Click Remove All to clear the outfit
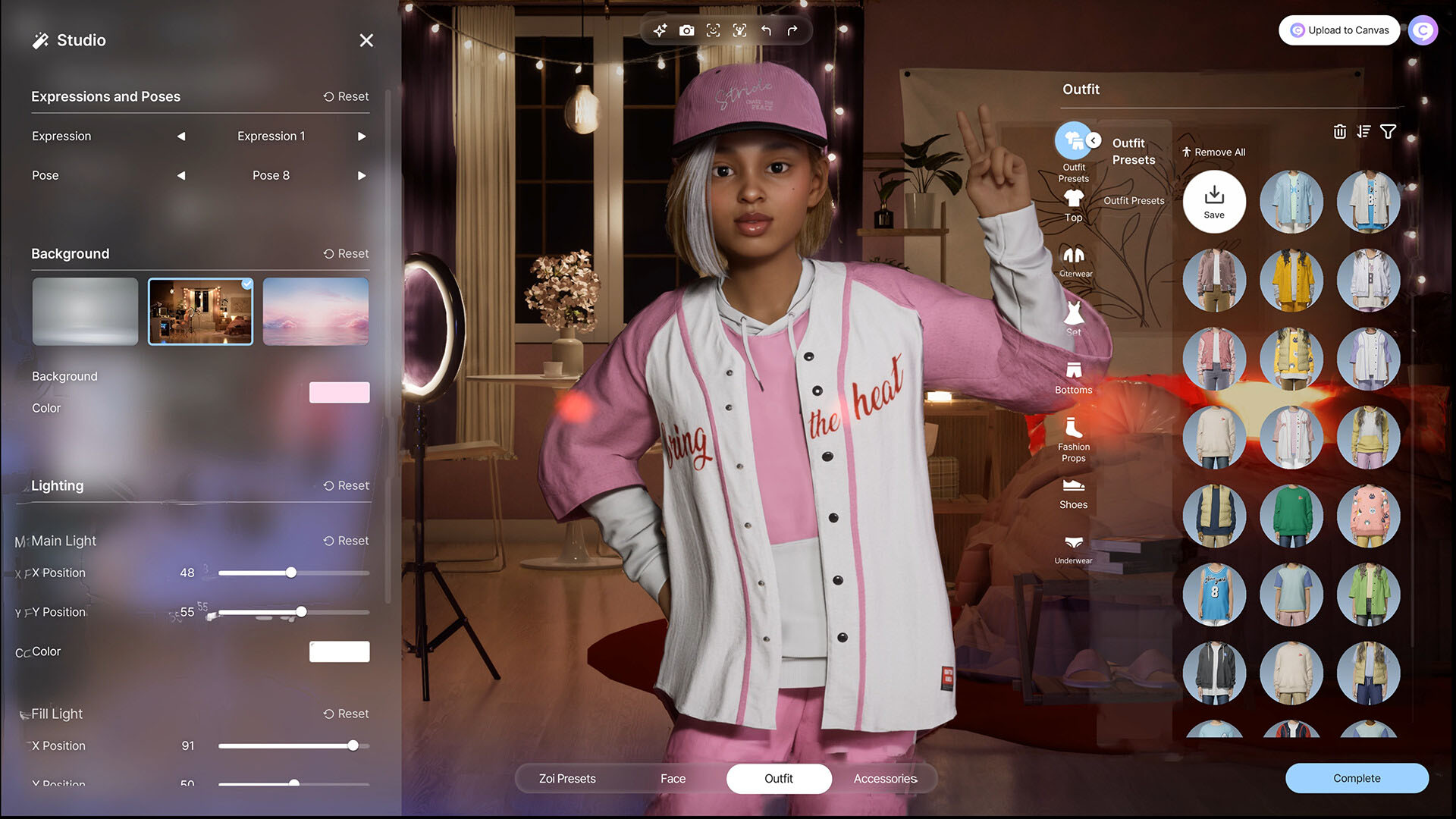Screen dimensions: 1456x819 tap(1214, 152)
